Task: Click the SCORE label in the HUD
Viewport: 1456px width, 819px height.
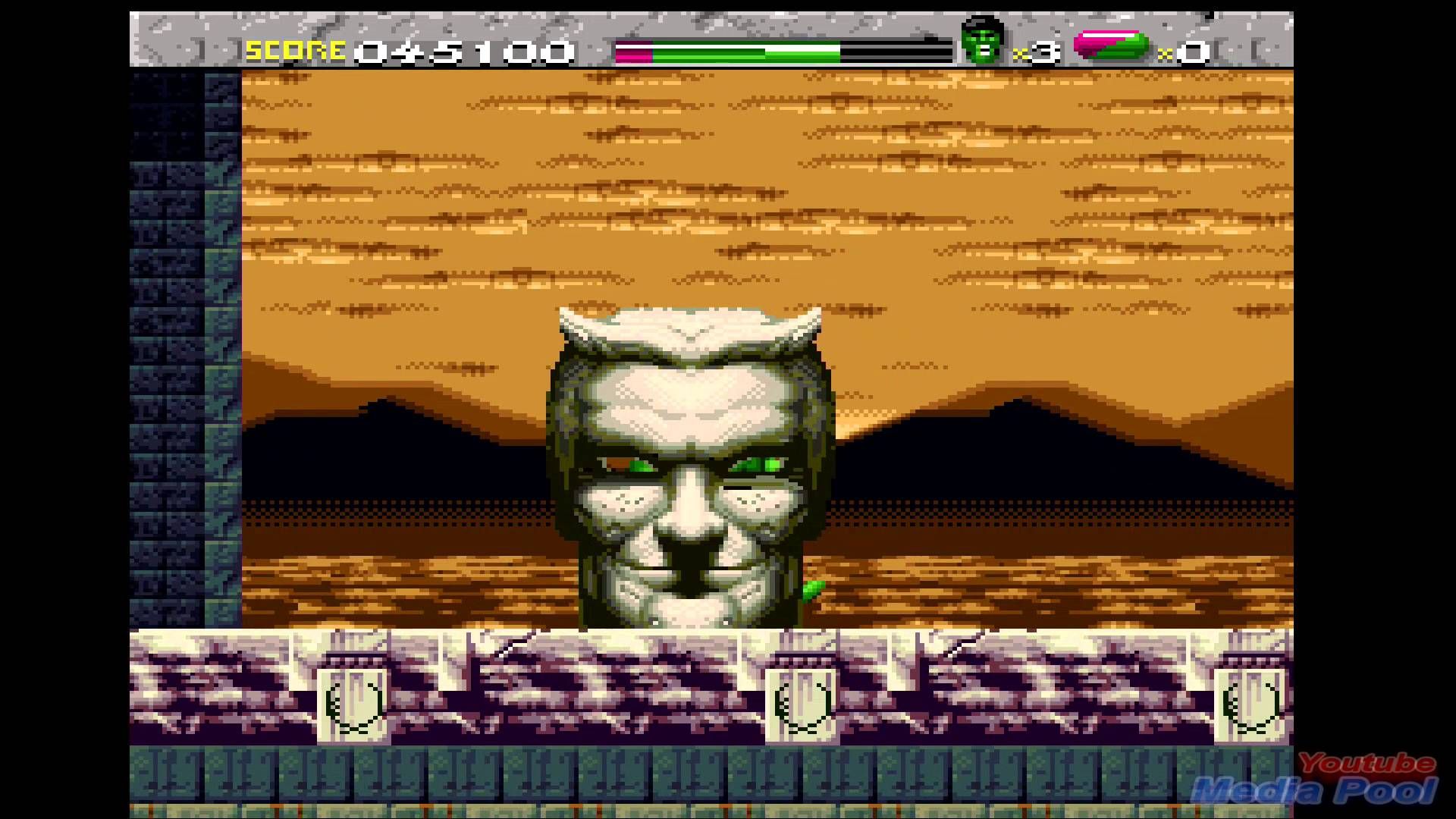Action: [294, 49]
